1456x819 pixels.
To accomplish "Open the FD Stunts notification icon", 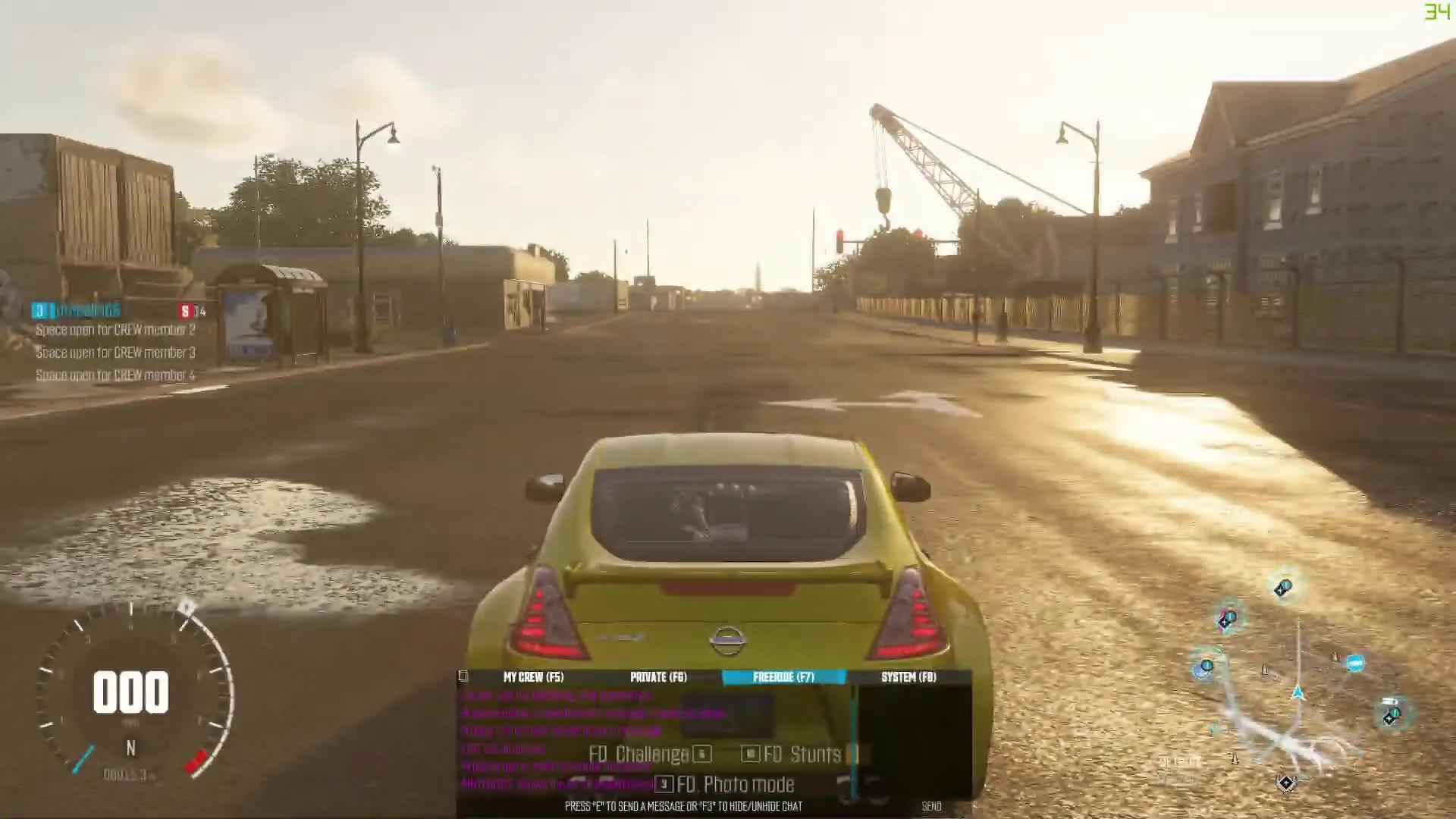I will [750, 753].
